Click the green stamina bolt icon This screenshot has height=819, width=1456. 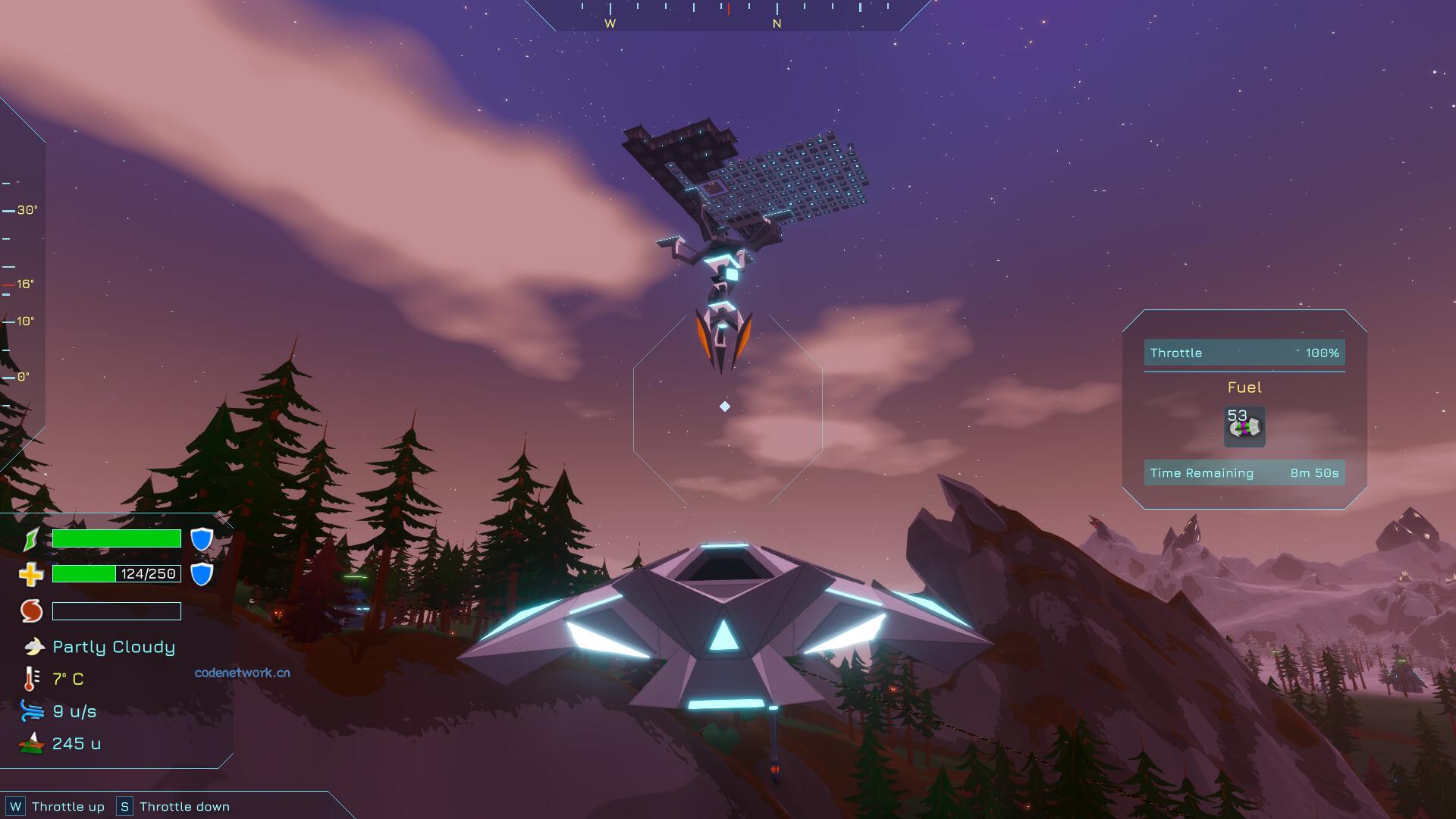[x=32, y=538]
